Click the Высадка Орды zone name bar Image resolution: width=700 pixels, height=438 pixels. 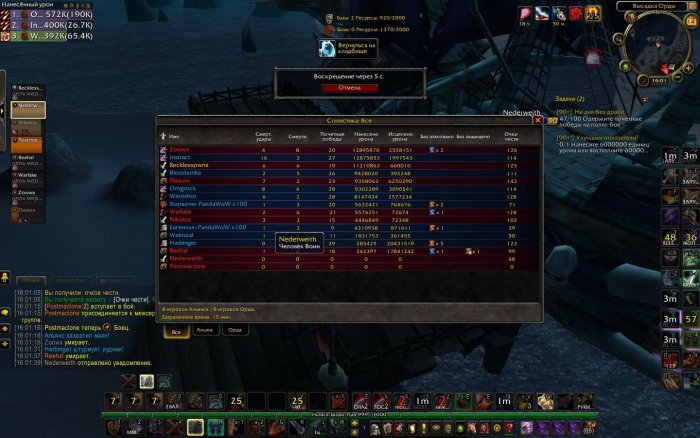pyautogui.click(x=650, y=6)
